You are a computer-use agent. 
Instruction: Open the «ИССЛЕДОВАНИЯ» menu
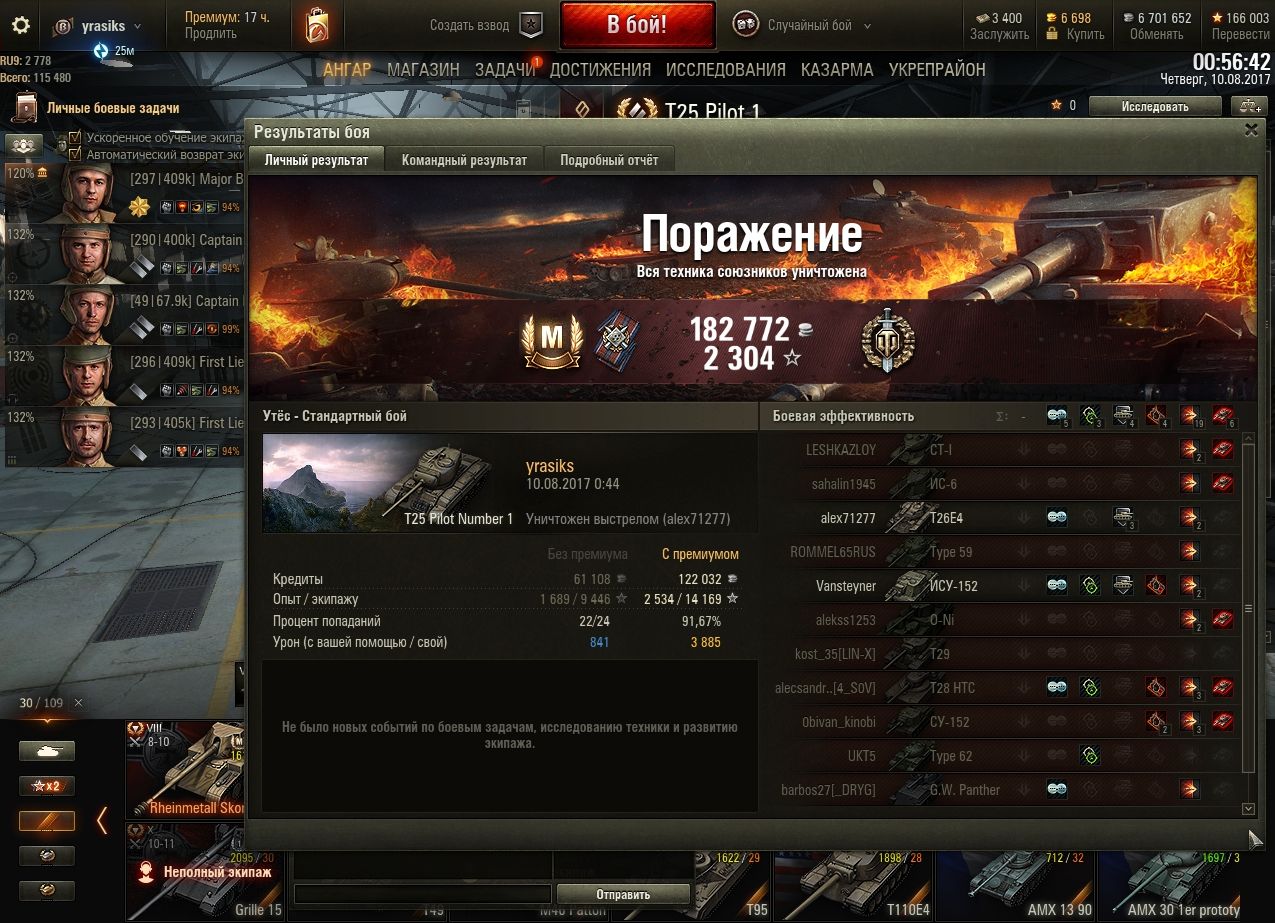(726, 70)
